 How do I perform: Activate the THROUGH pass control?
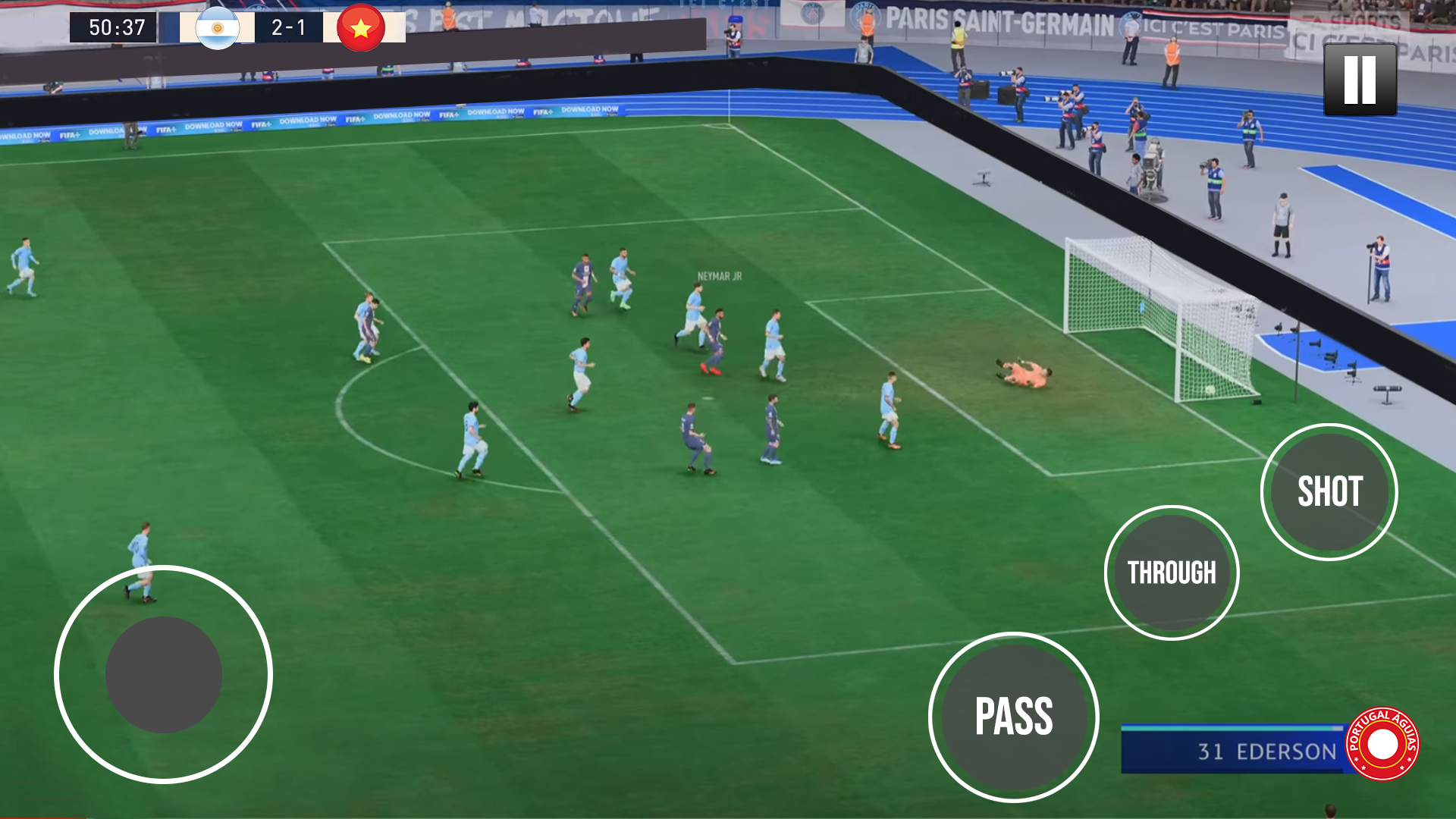coord(1172,574)
